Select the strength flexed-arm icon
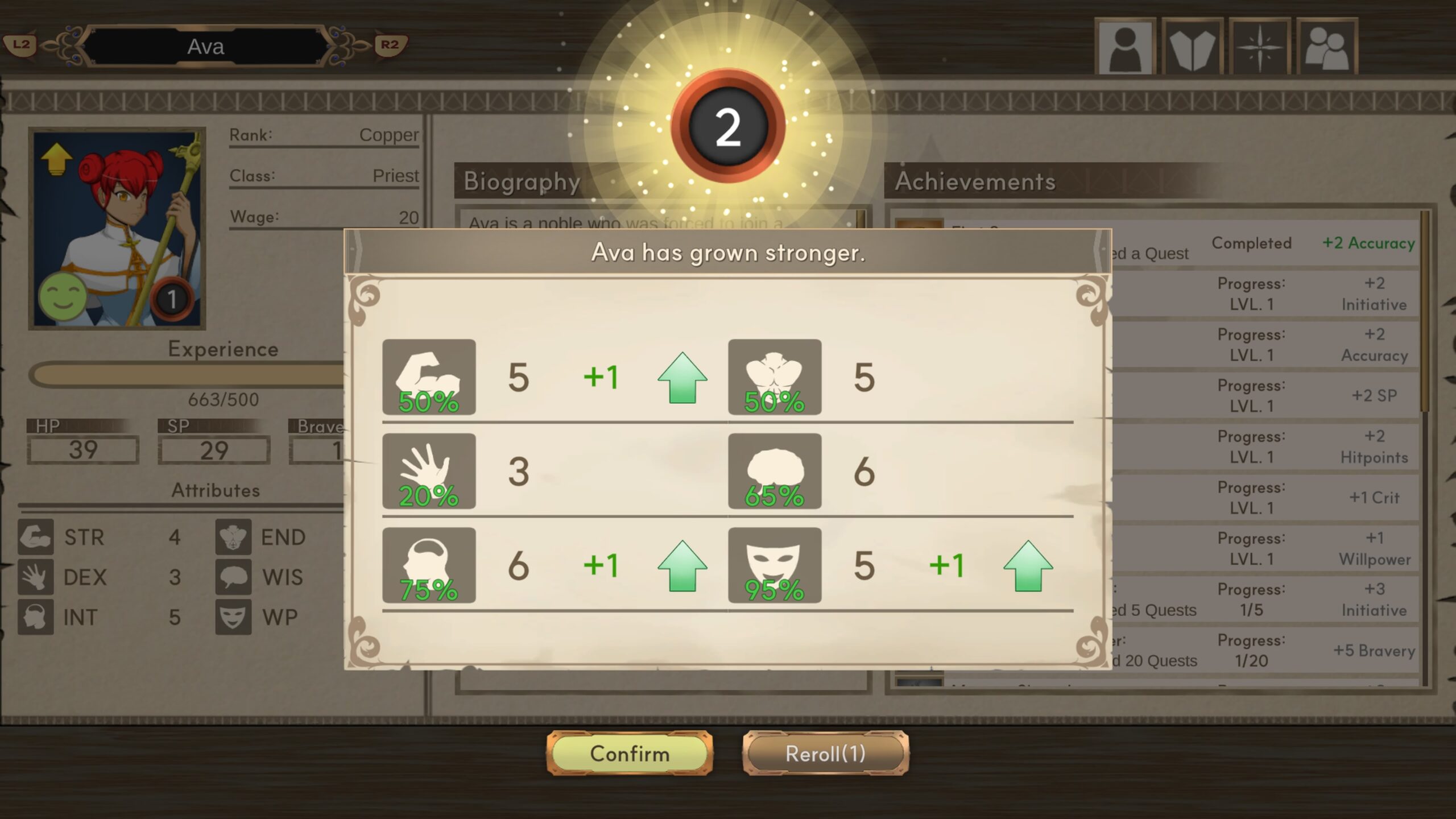This screenshot has width=1456, height=819. point(429,377)
